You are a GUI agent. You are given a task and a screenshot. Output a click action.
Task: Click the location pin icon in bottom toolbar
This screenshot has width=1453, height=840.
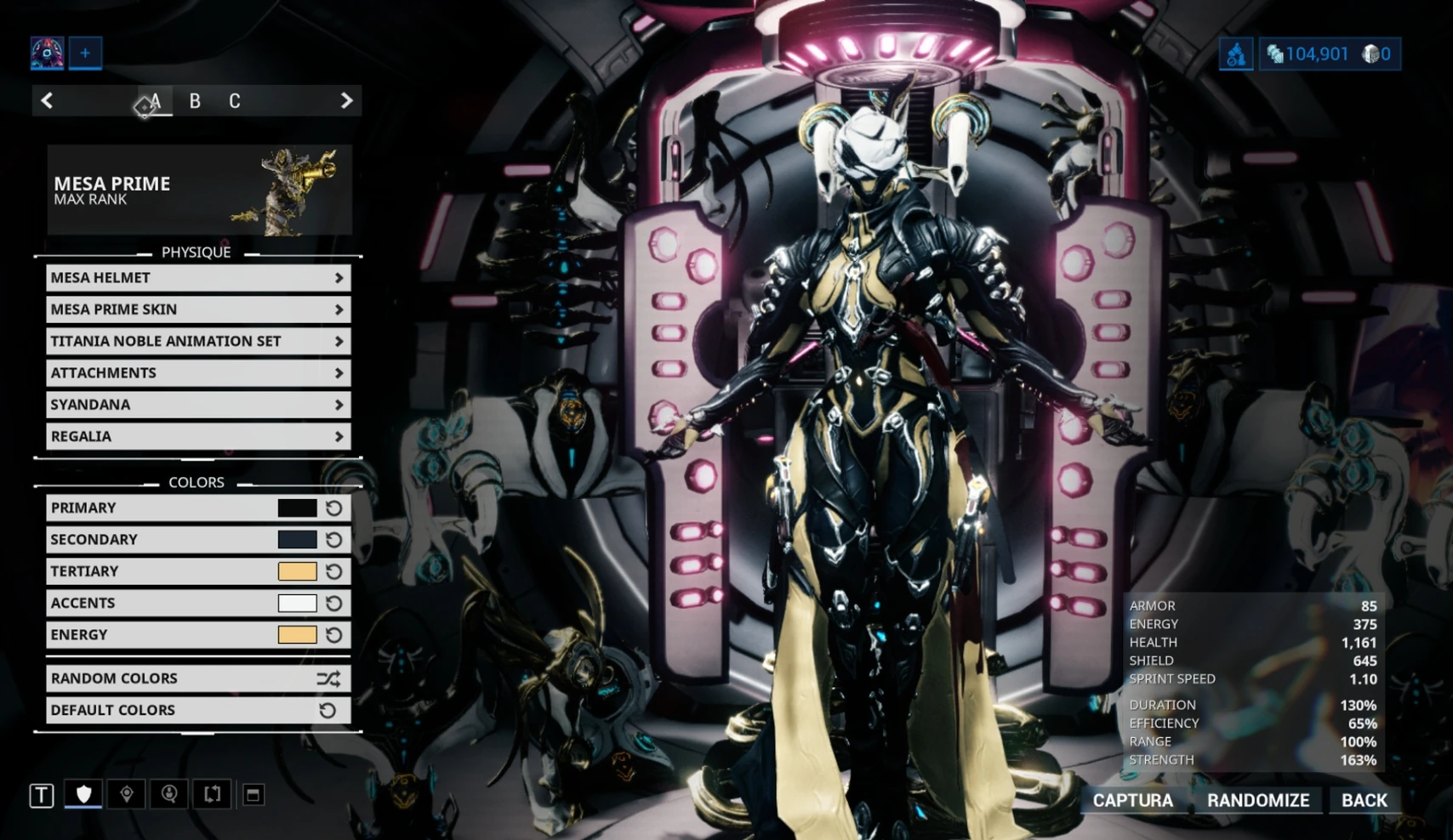tap(125, 794)
